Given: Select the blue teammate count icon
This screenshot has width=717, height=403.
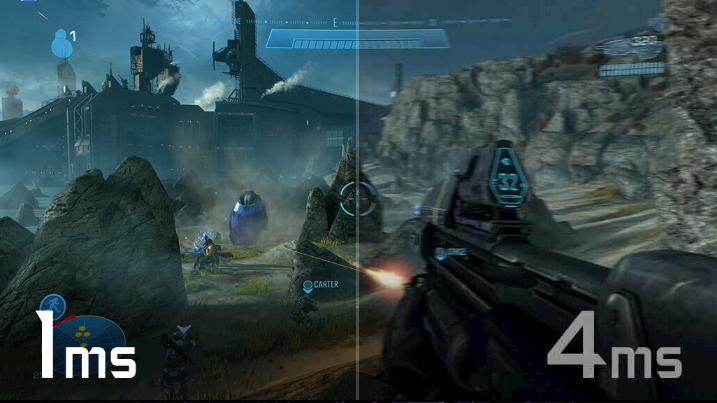Looking at the screenshot, I should [61, 41].
